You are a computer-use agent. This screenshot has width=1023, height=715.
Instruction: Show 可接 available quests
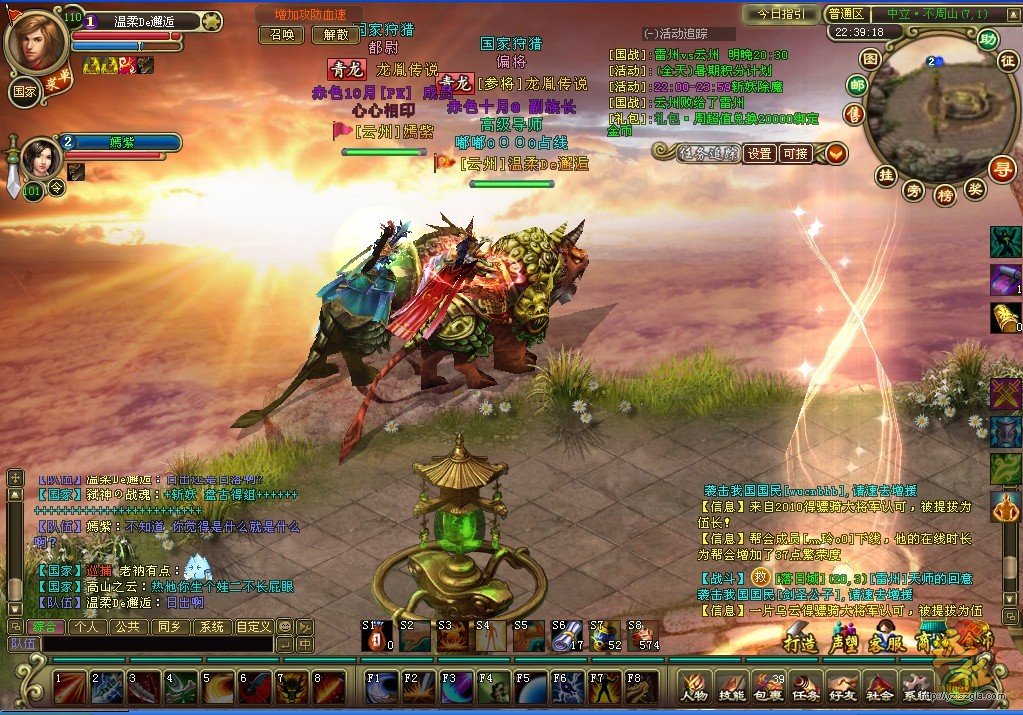click(x=796, y=153)
